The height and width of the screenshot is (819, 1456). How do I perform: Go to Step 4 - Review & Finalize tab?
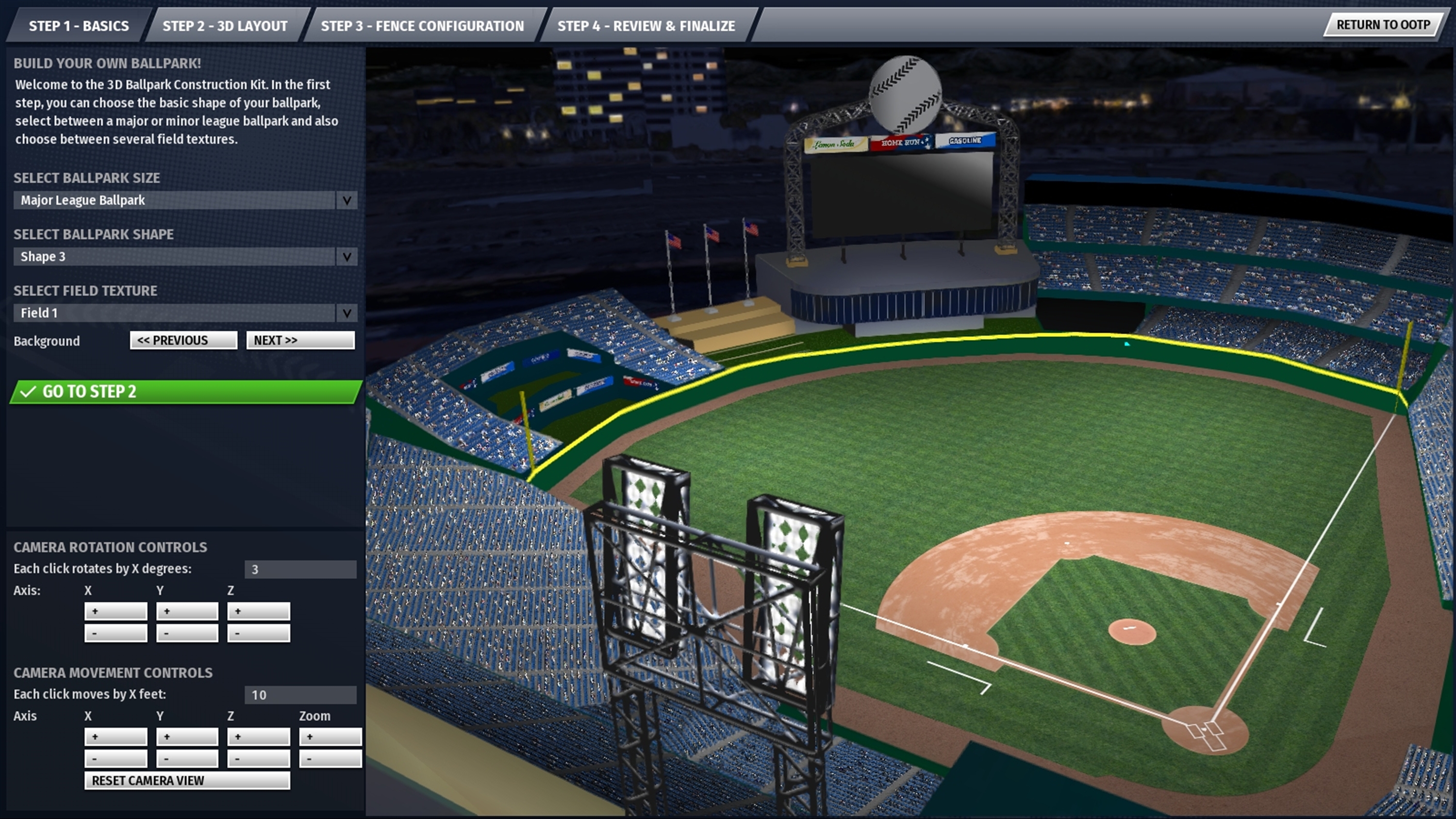[x=646, y=26]
